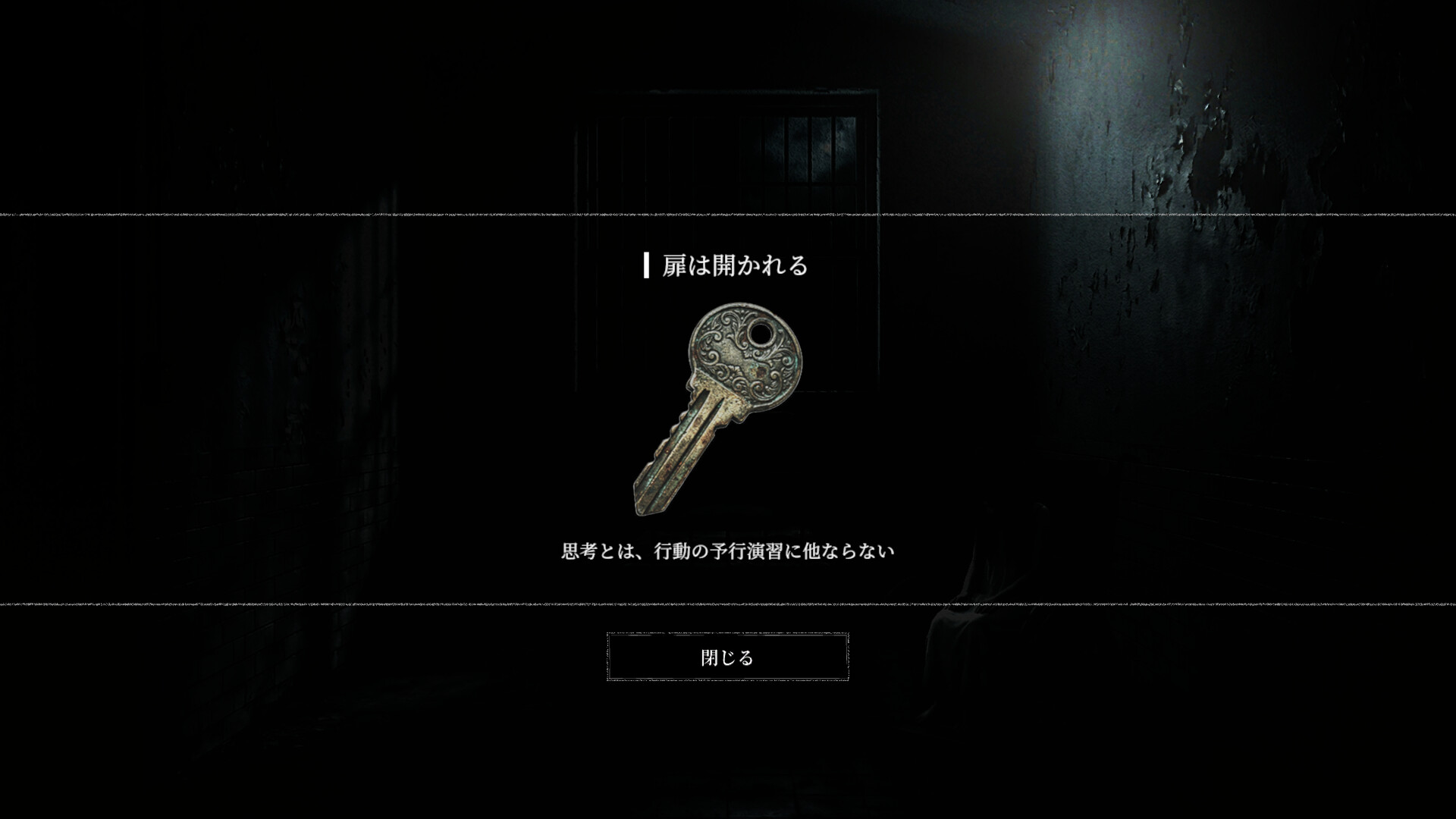This screenshot has width=1456, height=819.
Task: Click the upper static noise divider line
Action: point(728,216)
